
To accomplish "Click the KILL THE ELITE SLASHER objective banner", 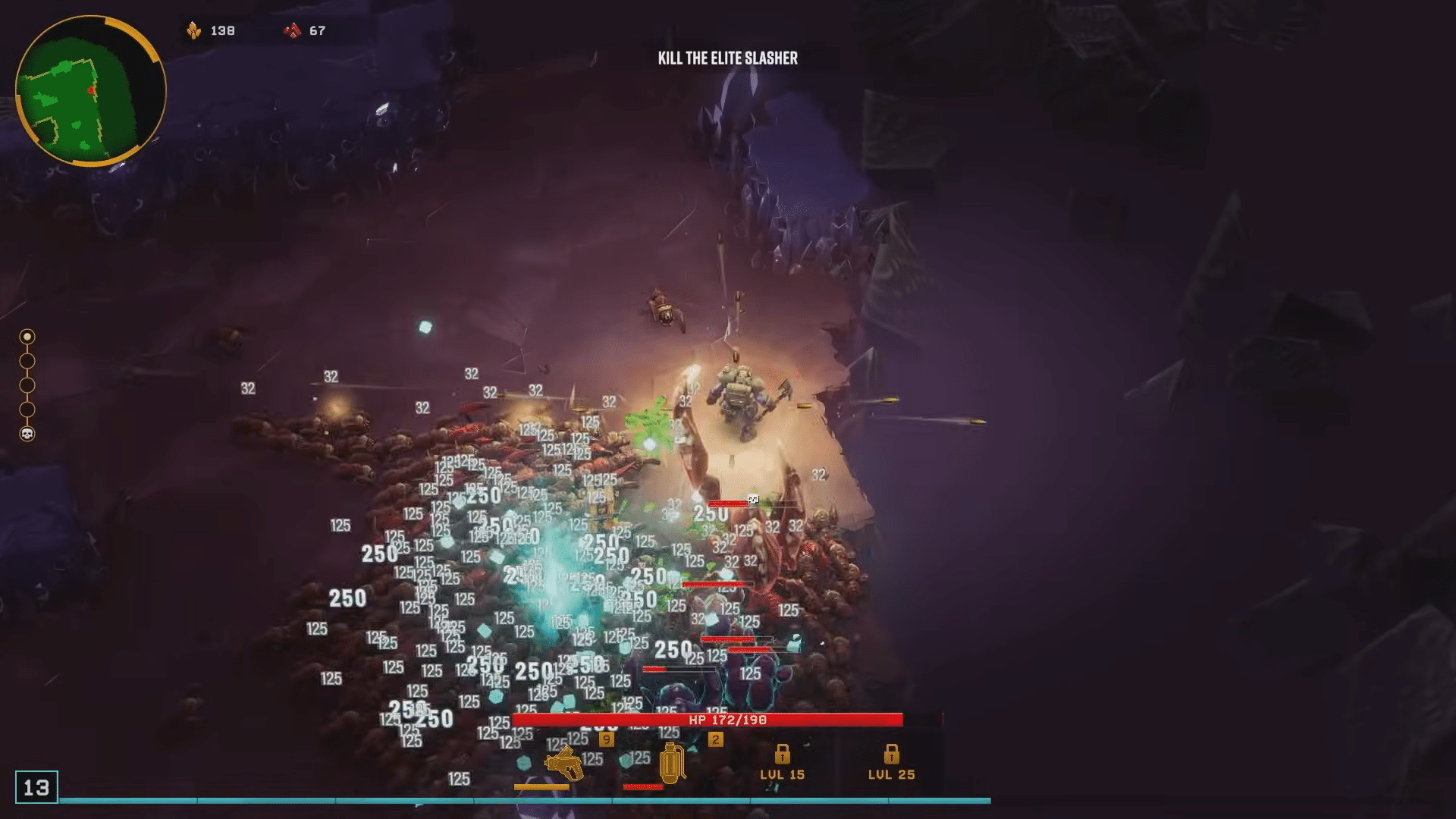I will point(728,58).
